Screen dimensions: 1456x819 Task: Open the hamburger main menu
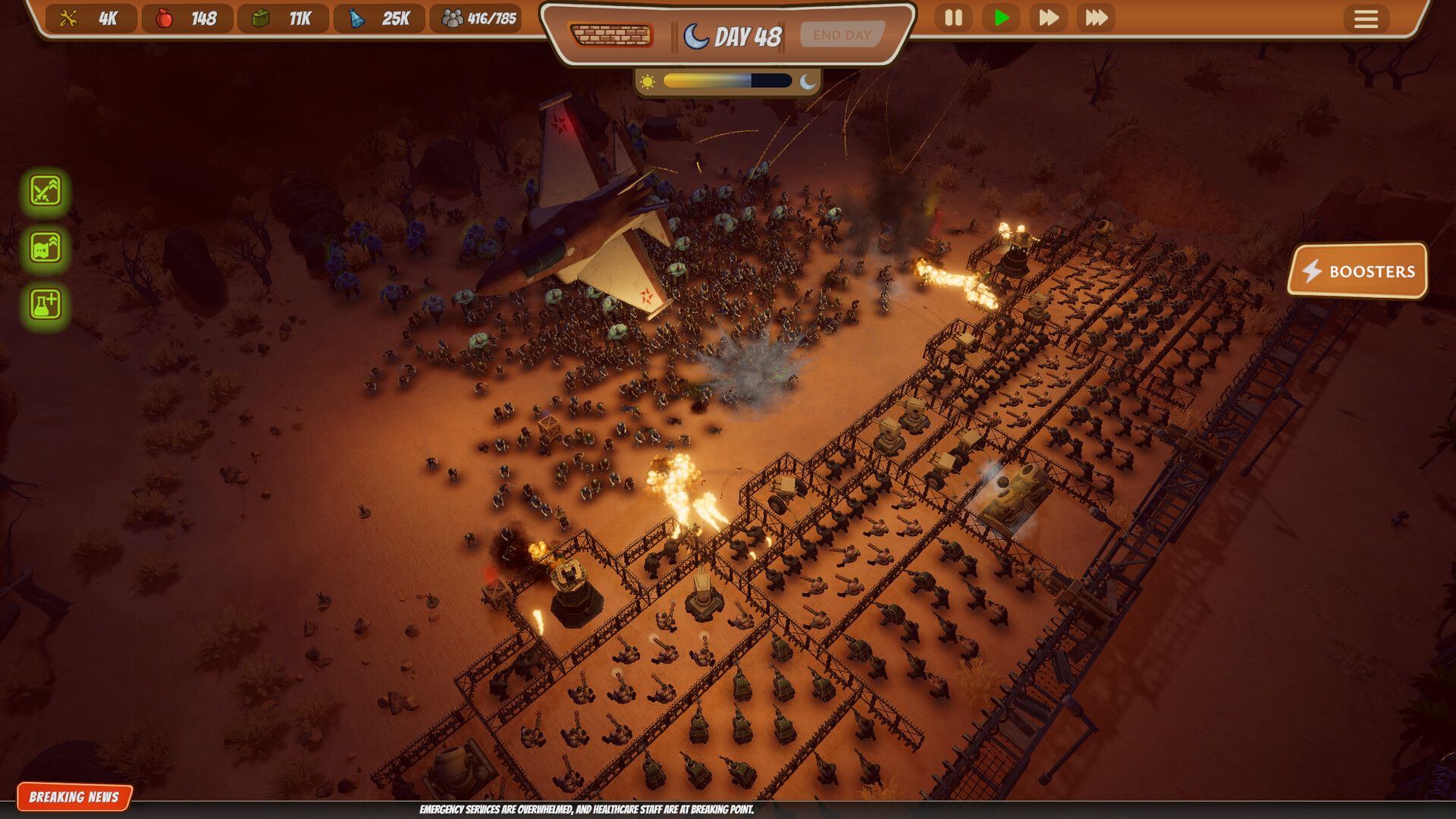1366,19
